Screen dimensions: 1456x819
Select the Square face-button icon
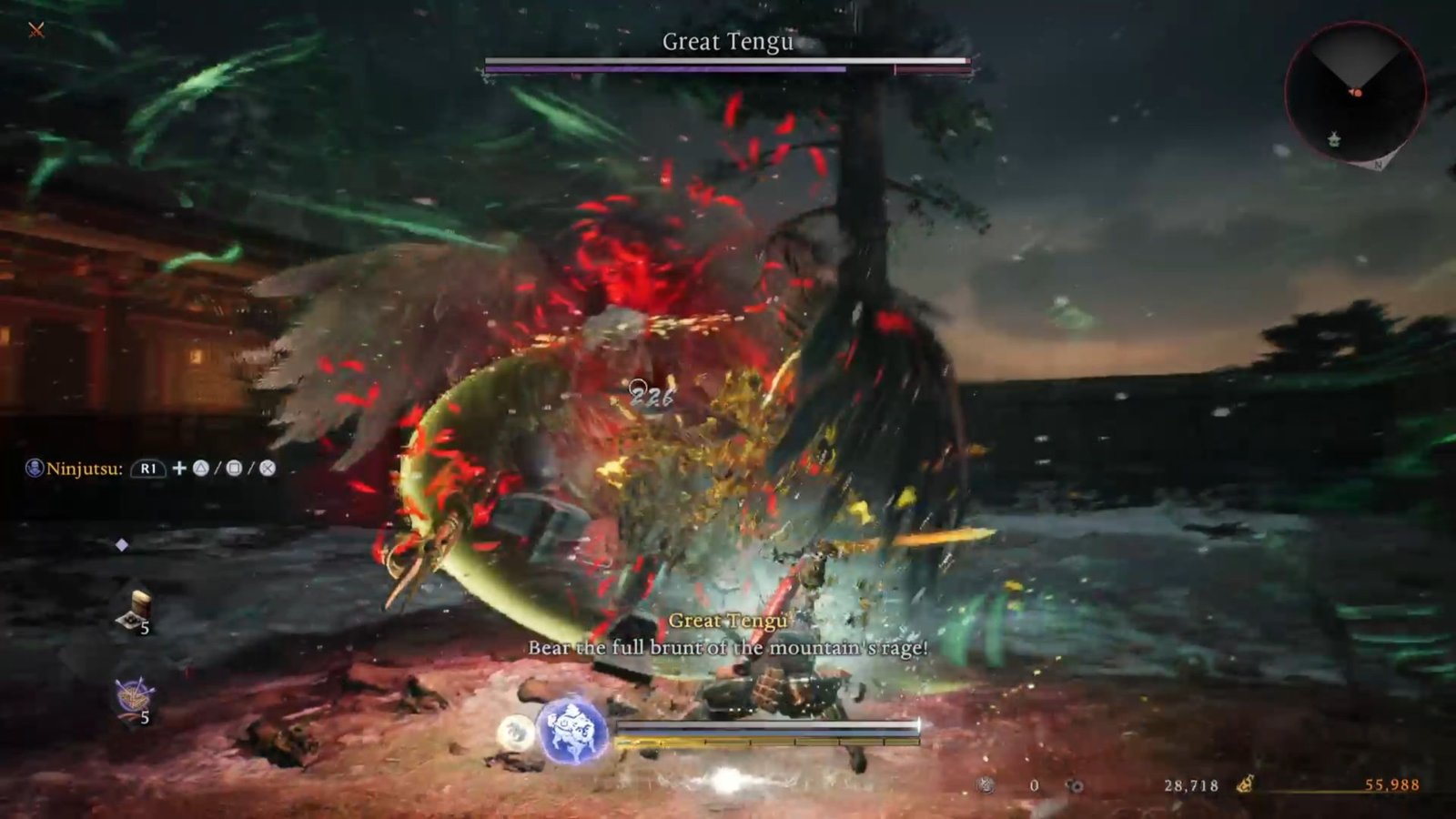[232, 469]
